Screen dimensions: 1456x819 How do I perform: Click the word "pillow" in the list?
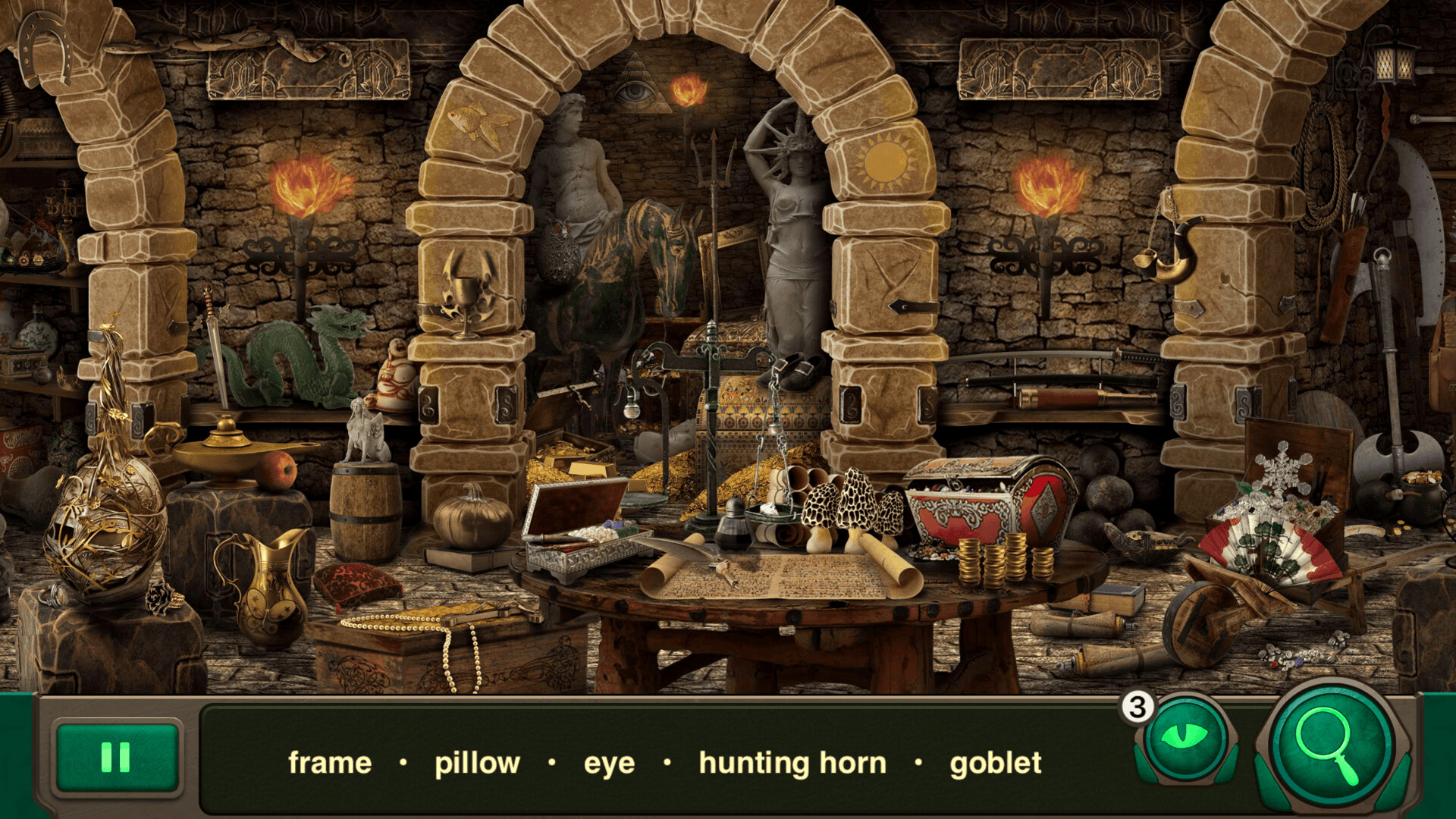[476, 763]
